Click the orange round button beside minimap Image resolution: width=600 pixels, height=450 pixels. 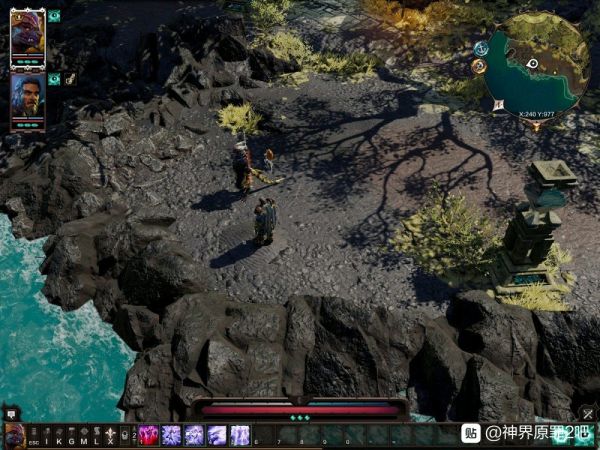point(478,66)
